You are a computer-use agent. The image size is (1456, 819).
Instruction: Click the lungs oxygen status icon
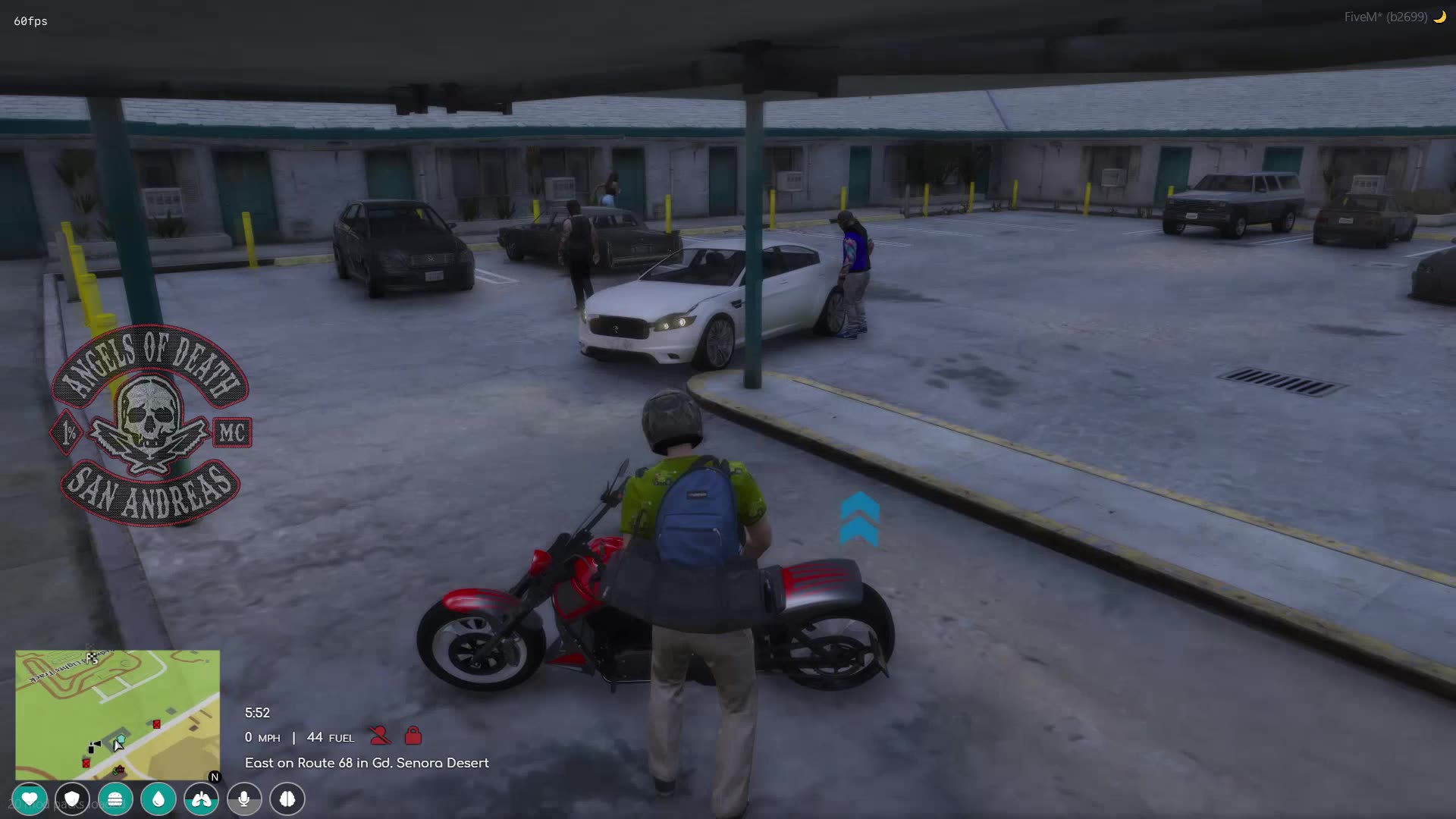pyautogui.click(x=202, y=799)
